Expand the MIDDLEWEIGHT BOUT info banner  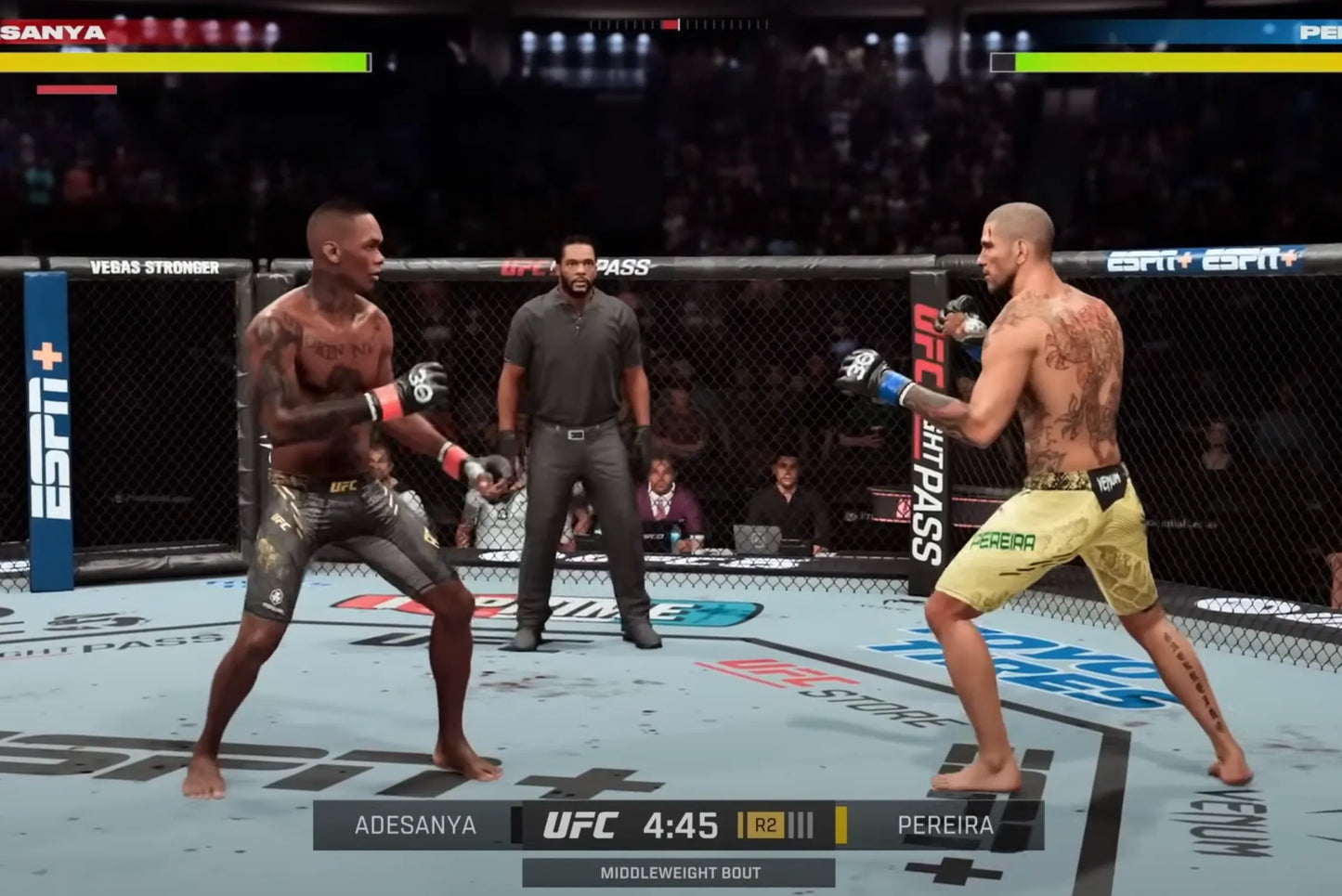[x=681, y=872]
